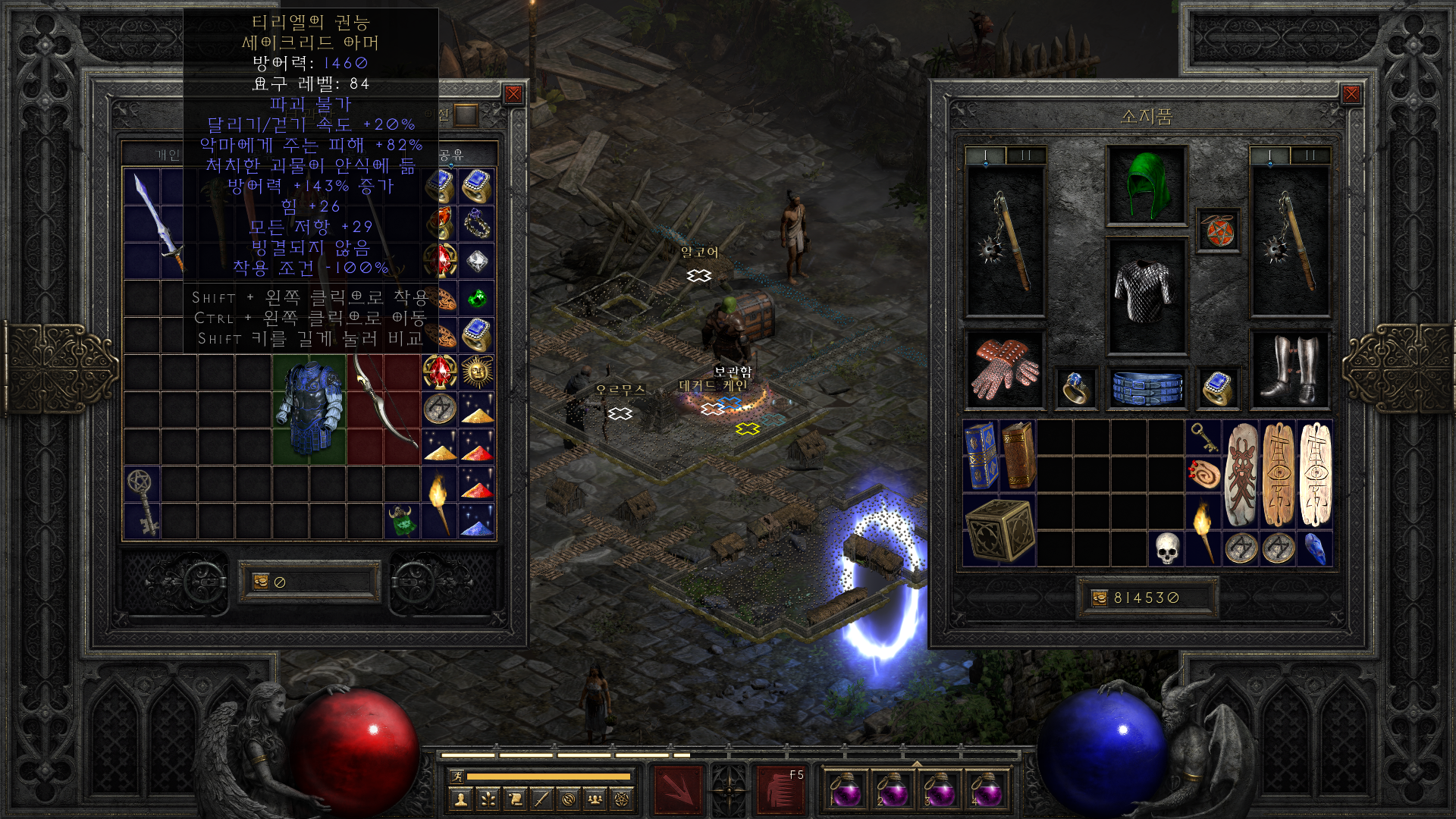Image resolution: width=1456 pixels, height=819 pixels.
Task: Click the inventory gold drop button
Action: [x=1099, y=598]
